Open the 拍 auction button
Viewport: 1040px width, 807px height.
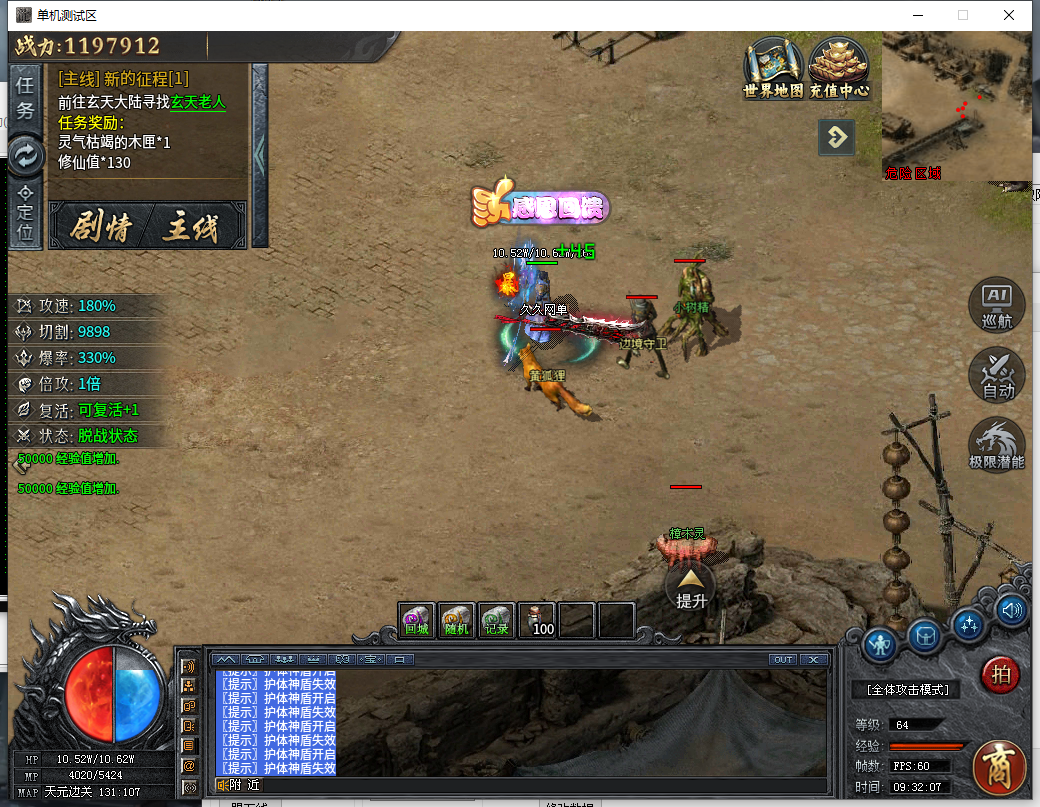998,675
